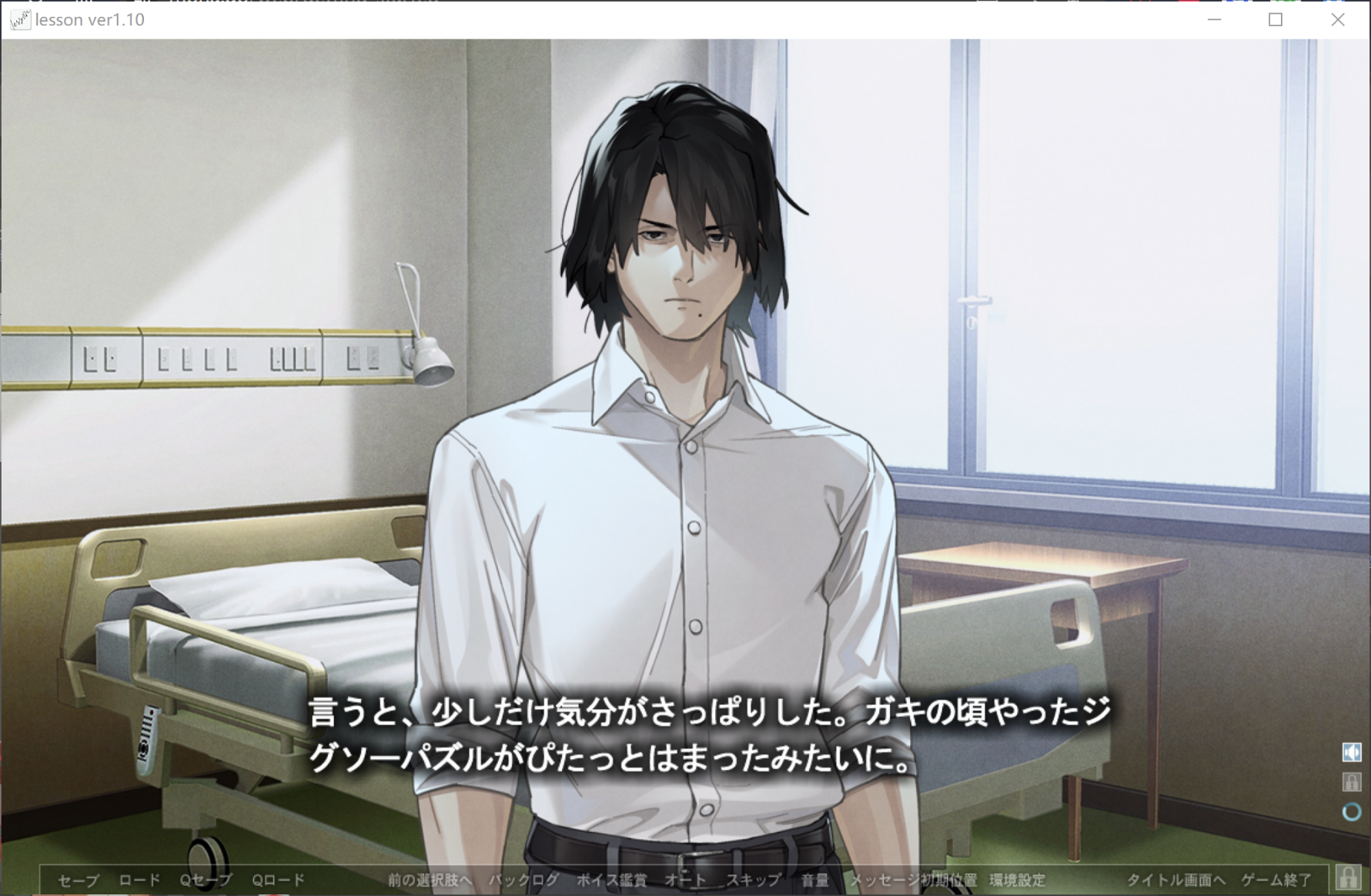
Task: Quick load with Qロード
Action: click(x=279, y=880)
